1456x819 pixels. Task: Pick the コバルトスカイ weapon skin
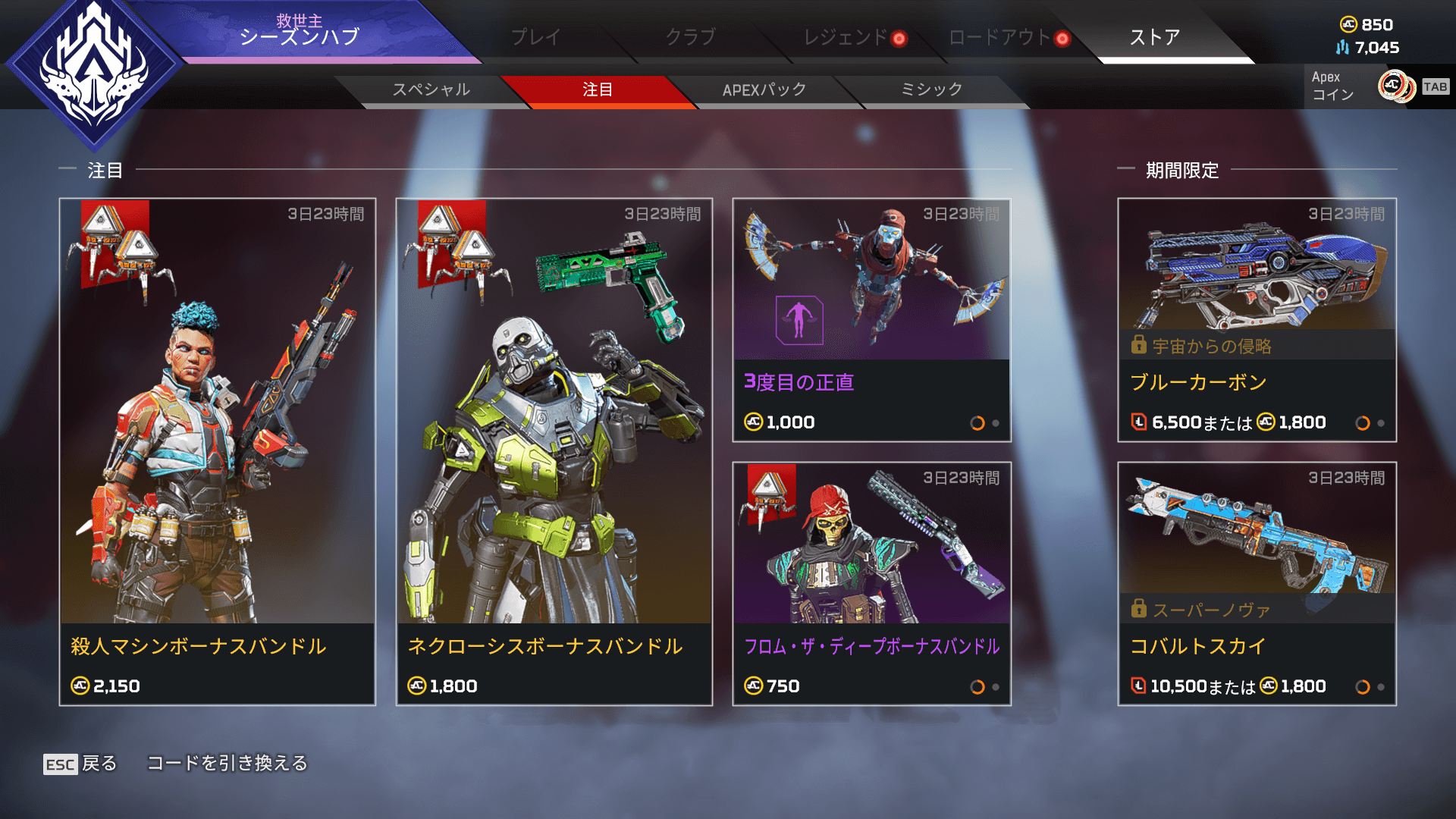point(1257,584)
